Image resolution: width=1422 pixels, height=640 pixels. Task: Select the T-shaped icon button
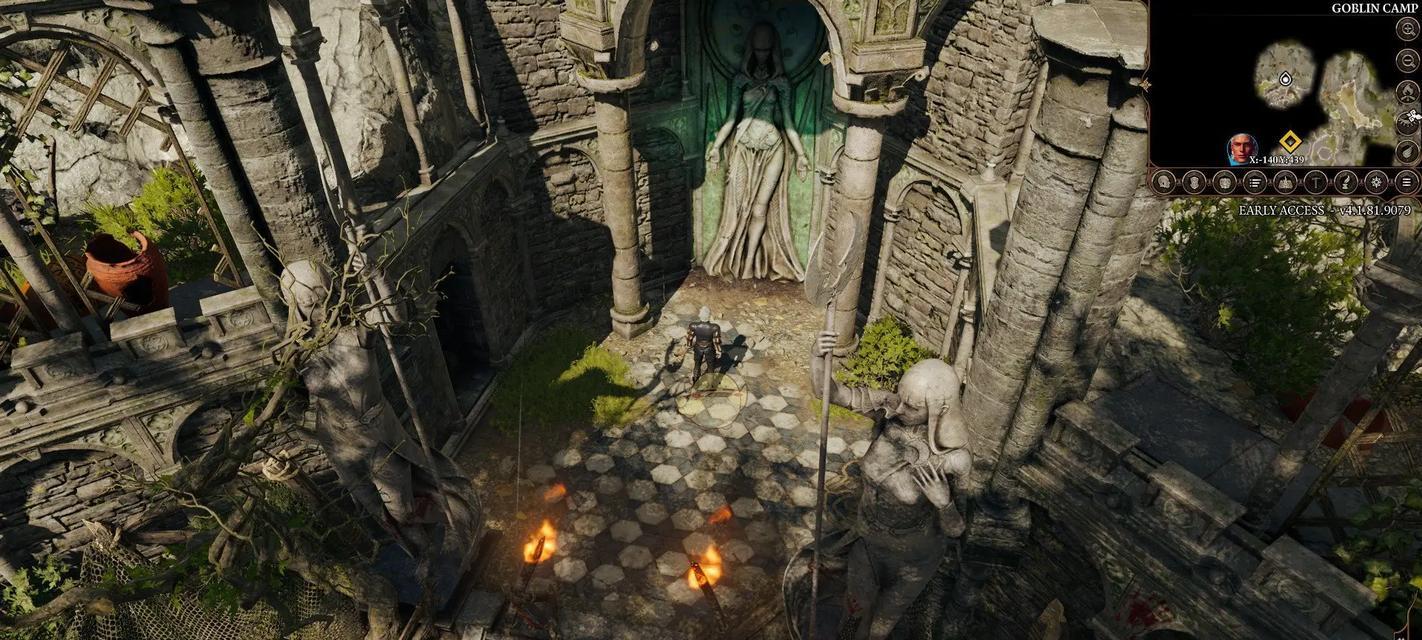[x=1316, y=182]
